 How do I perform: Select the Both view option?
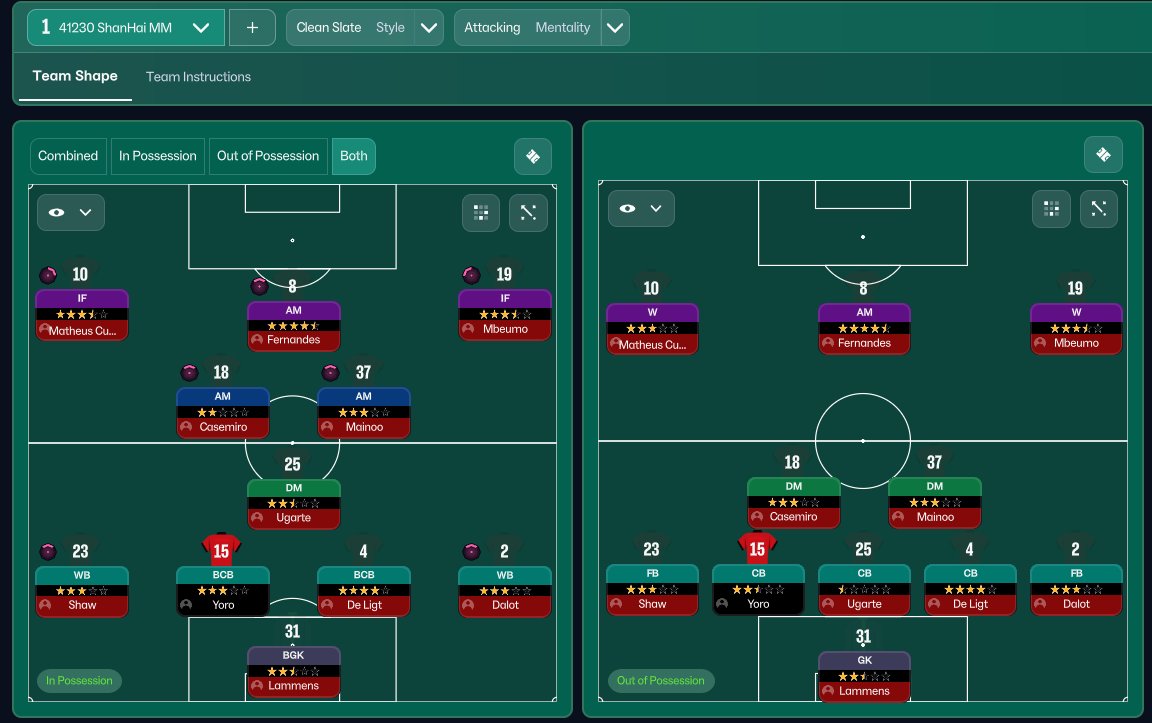click(354, 156)
